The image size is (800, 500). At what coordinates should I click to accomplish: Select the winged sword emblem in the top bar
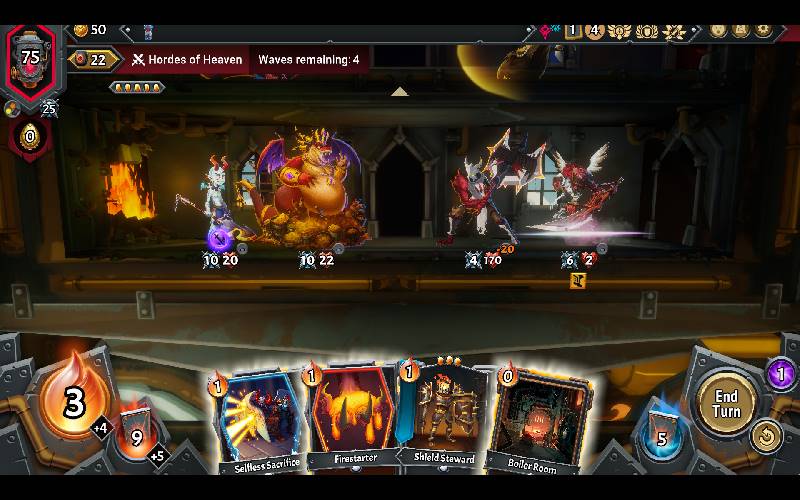675,30
